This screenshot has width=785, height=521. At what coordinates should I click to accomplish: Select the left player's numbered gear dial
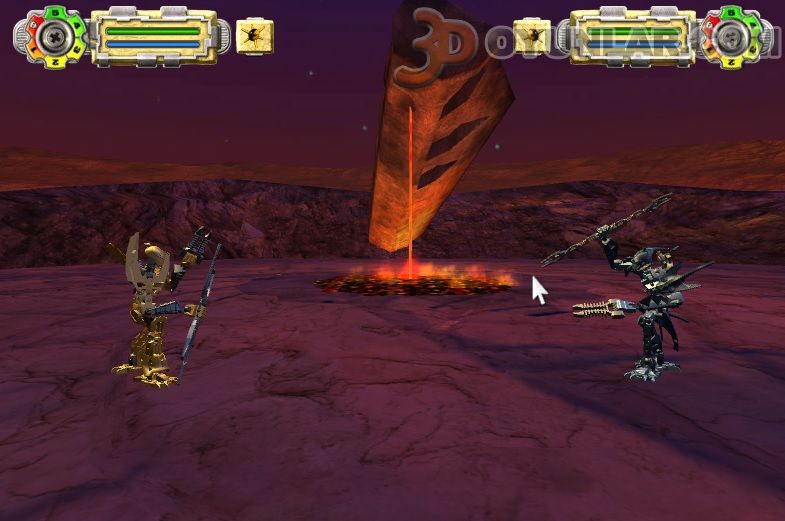click(53, 37)
